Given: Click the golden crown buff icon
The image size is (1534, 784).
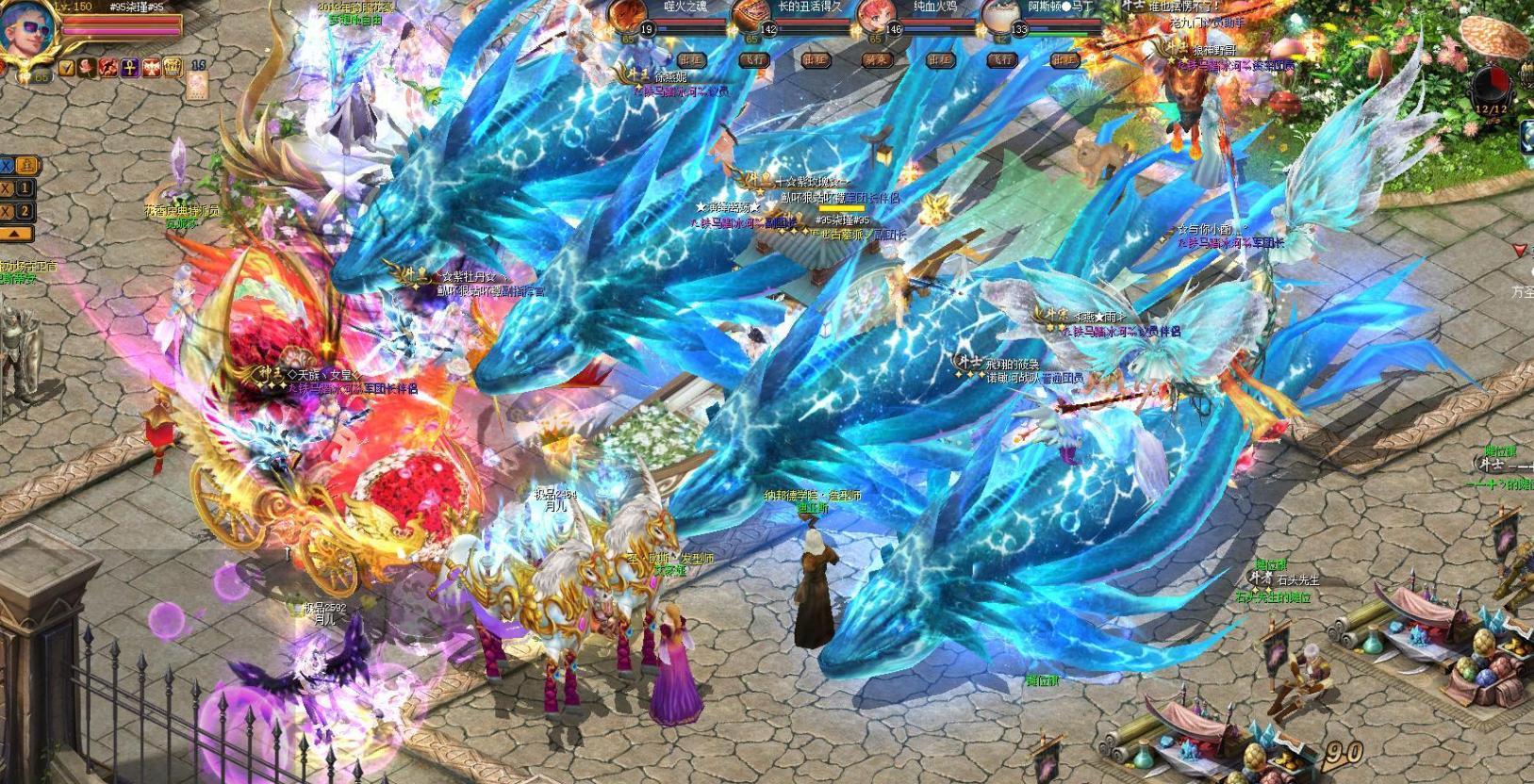Looking at the screenshot, I should [173, 67].
